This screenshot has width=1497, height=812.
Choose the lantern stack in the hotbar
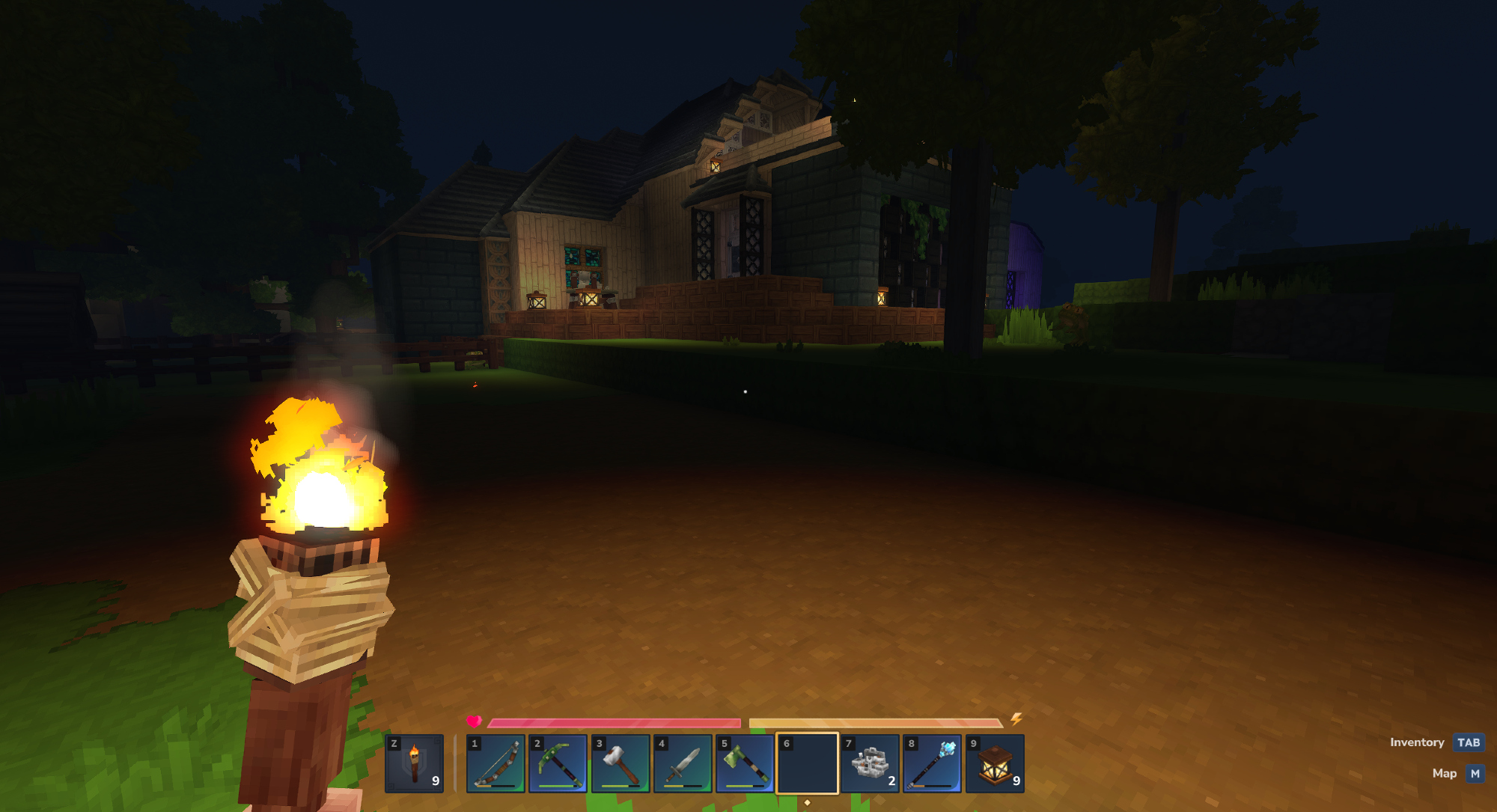(x=995, y=763)
